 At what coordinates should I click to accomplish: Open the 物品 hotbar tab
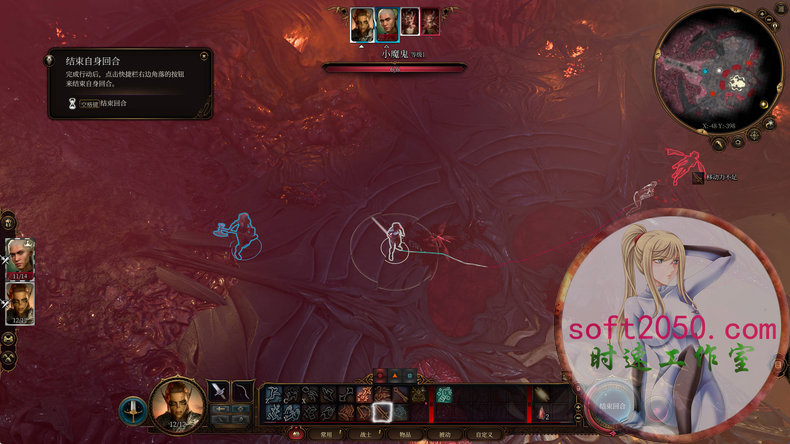point(406,435)
